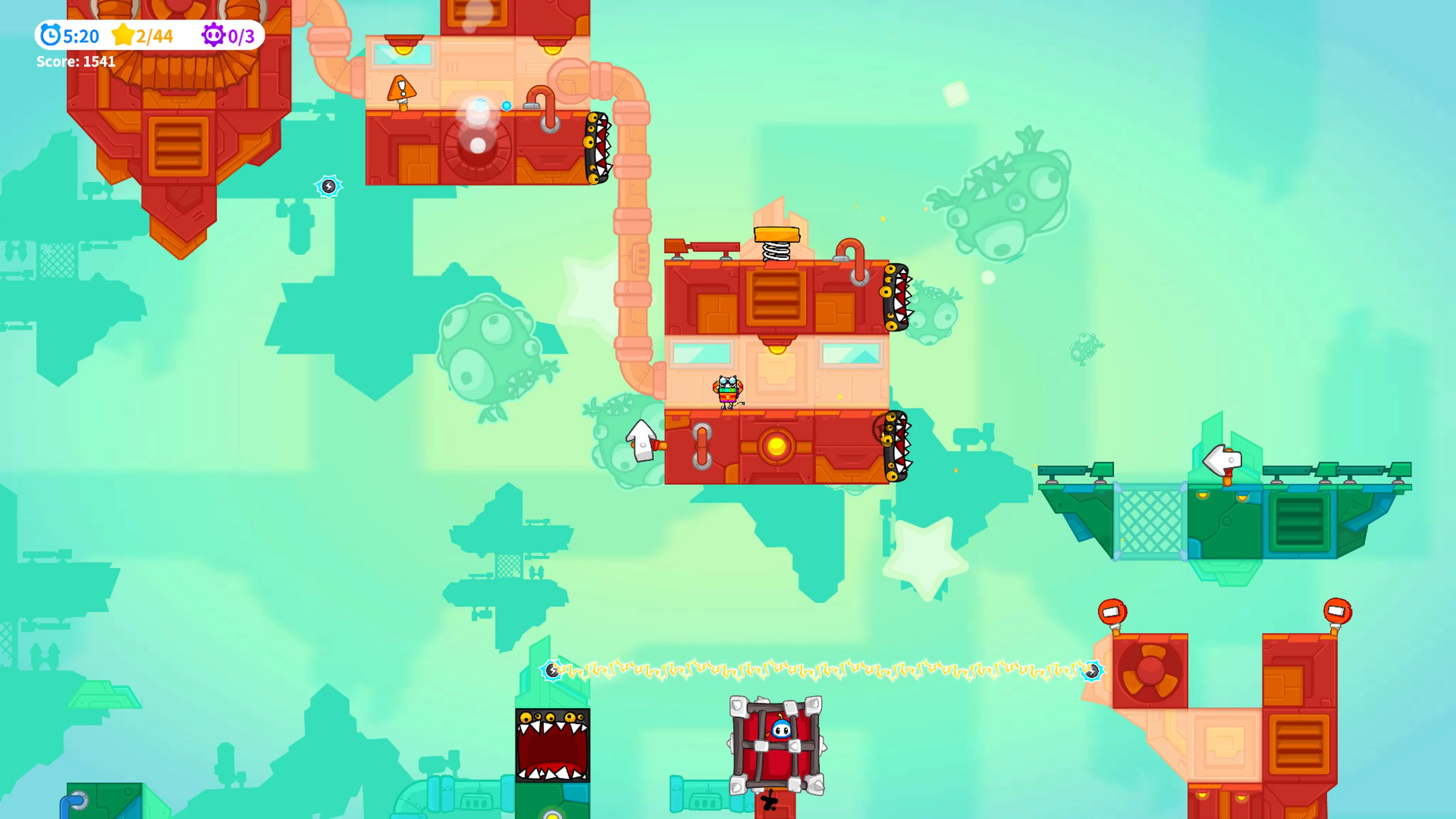This screenshot has height=819, width=1456.
Task: Click the blue alarm clock timer icon
Action: coord(50,36)
